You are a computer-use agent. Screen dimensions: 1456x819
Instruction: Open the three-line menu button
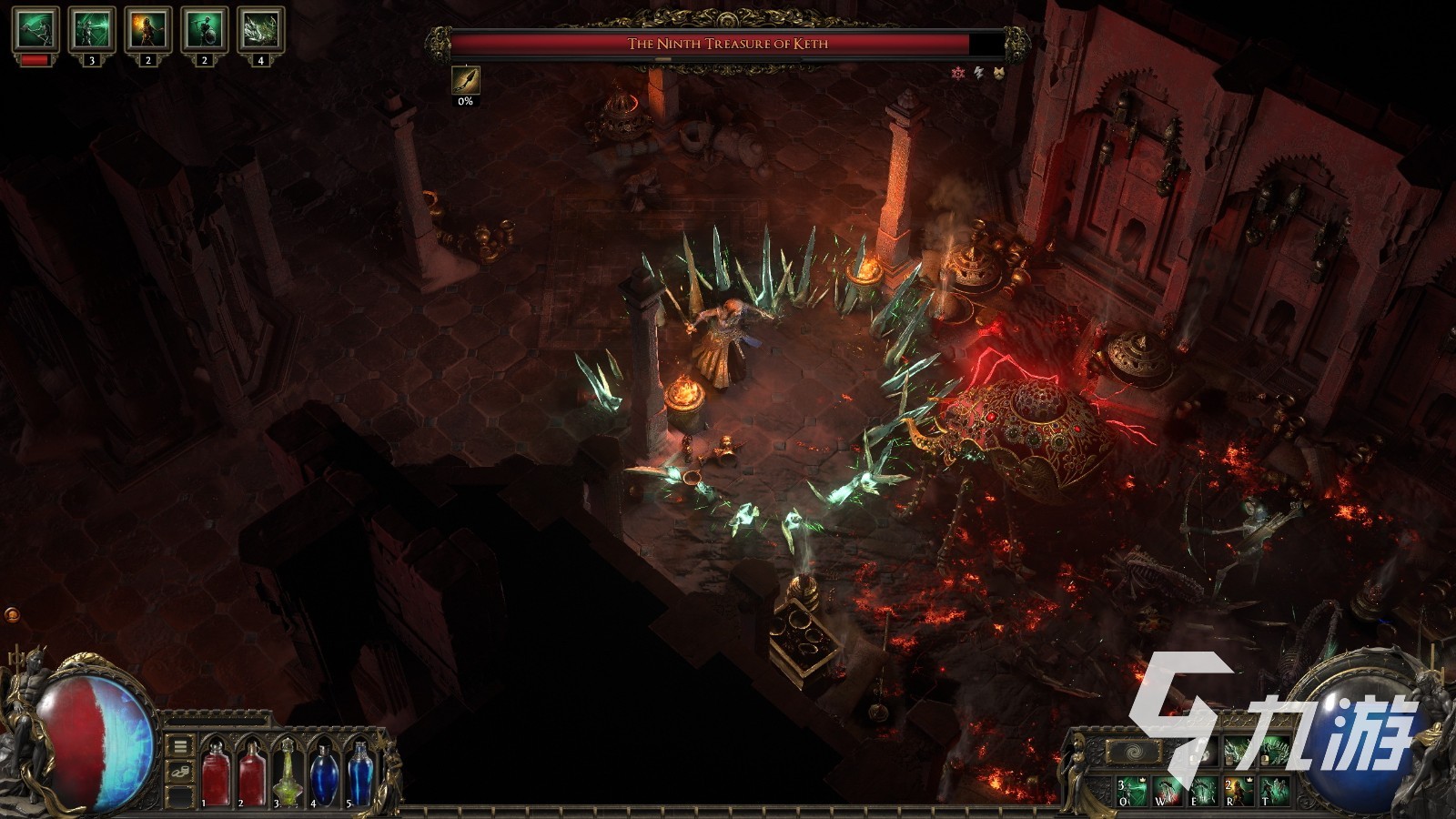click(x=180, y=746)
